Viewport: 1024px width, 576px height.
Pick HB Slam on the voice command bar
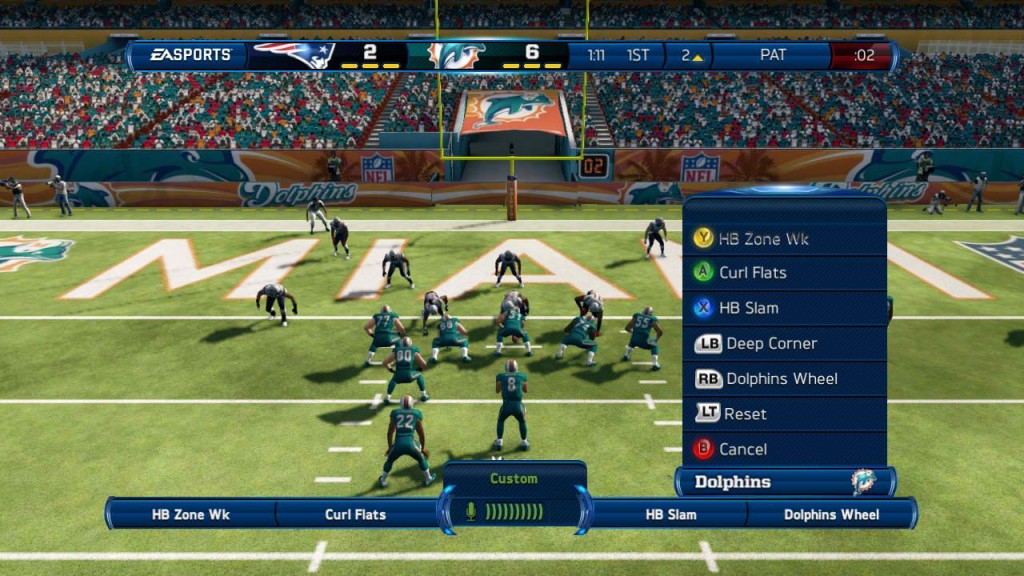pyautogui.click(x=670, y=515)
